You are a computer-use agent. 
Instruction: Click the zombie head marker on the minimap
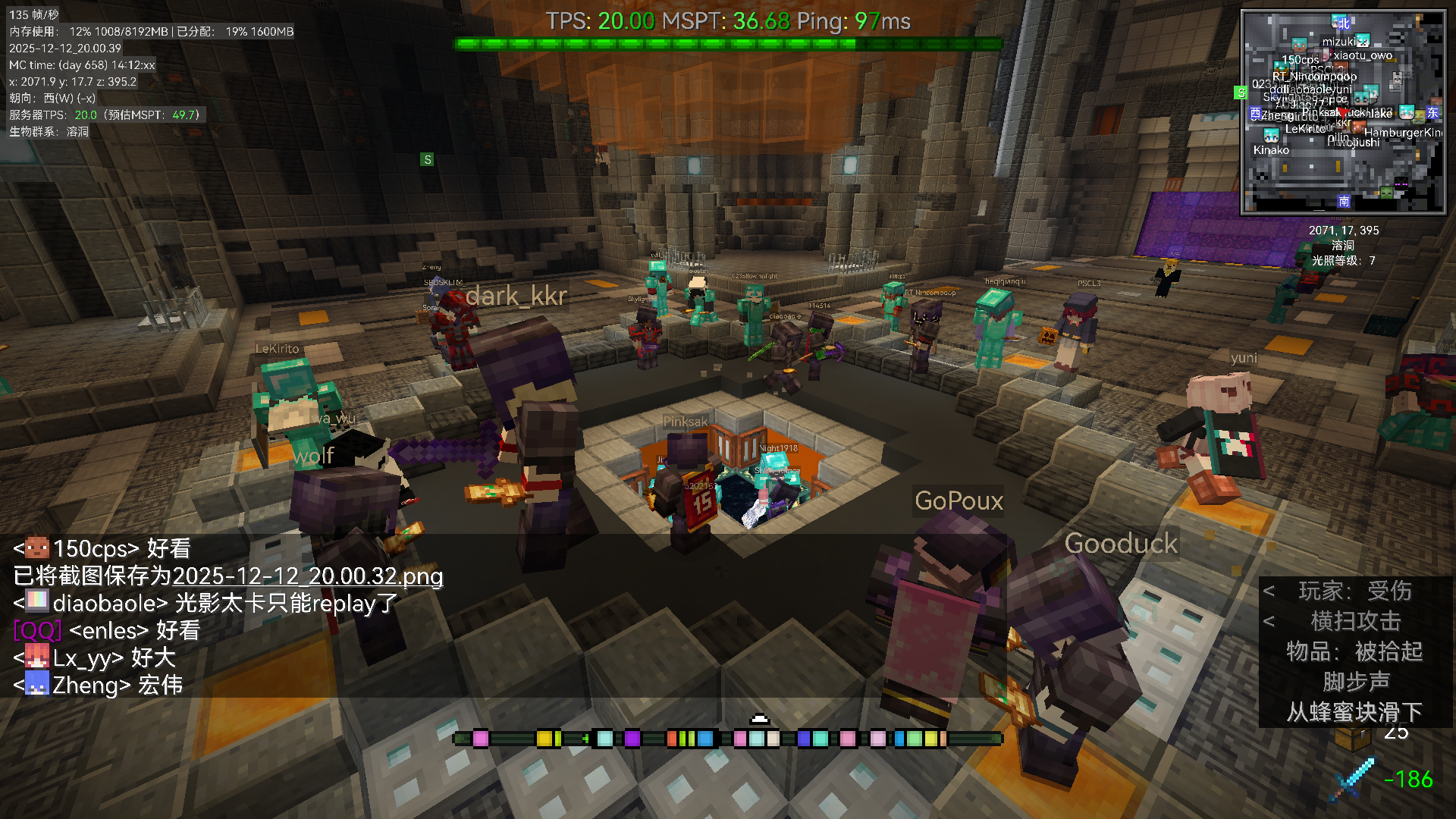(x=1386, y=193)
